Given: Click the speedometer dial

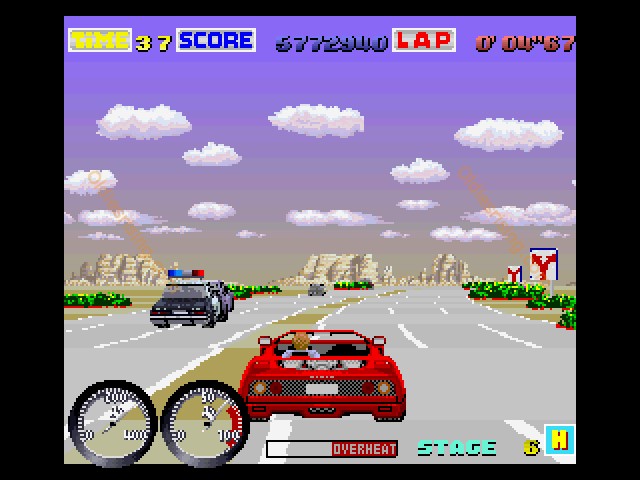Looking at the screenshot, I should 111,421.
